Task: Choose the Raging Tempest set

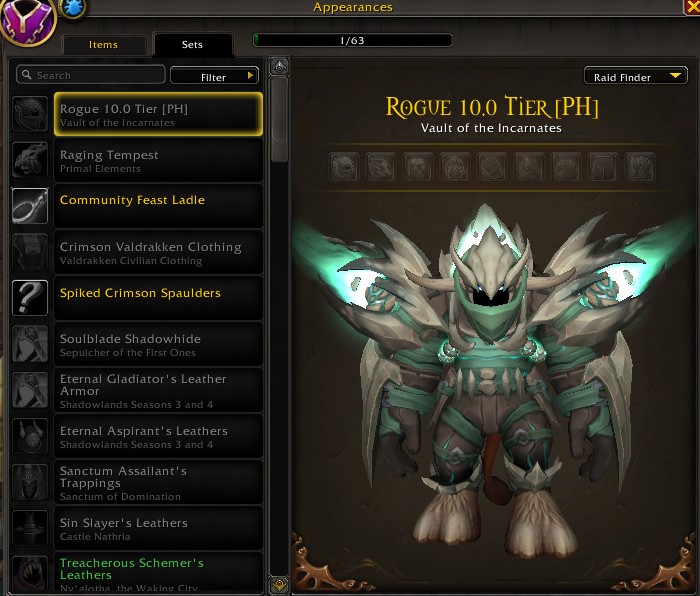Action: coord(158,160)
